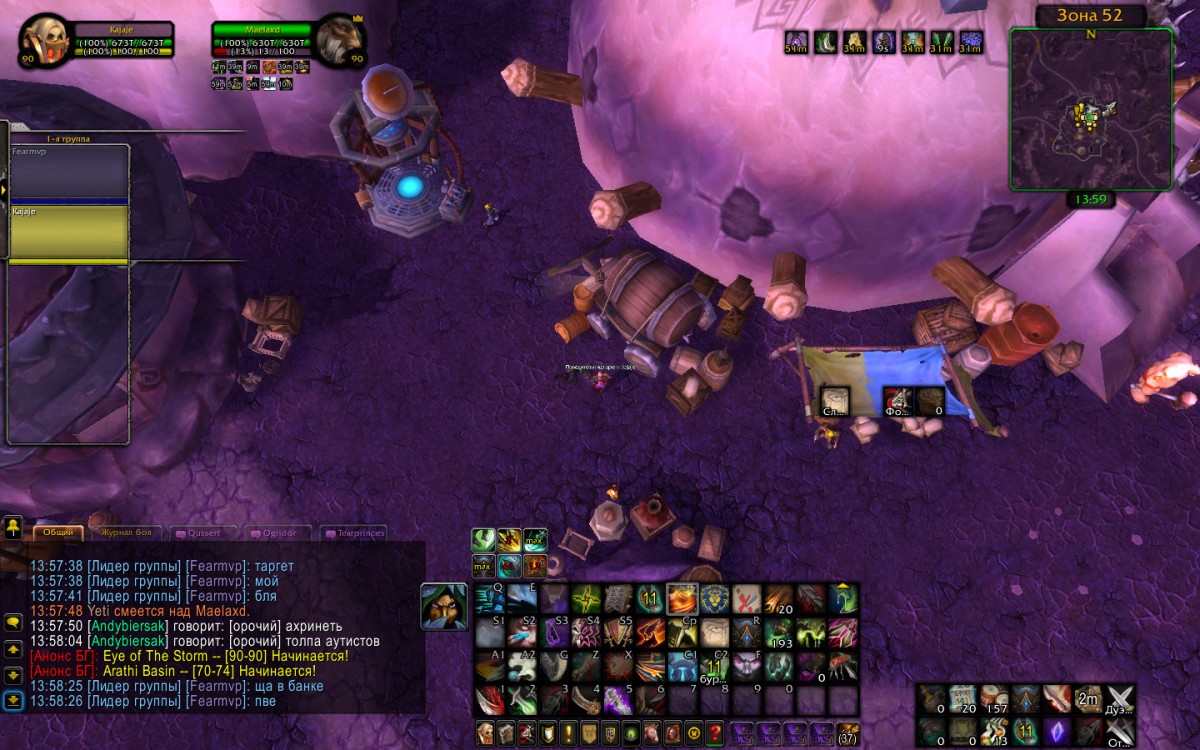Switch to the Общий chat tab
The width and height of the screenshot is (1200, 750).
coord(57,533)
